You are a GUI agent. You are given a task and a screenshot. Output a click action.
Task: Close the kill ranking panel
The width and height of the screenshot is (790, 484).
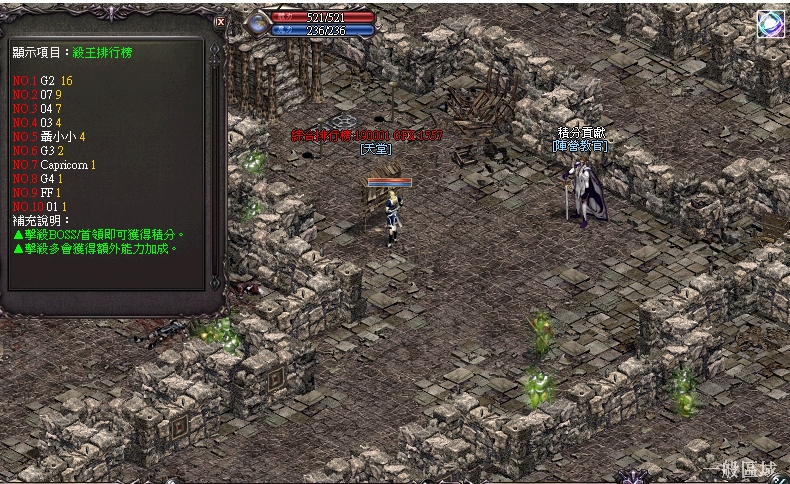(220, 21)
